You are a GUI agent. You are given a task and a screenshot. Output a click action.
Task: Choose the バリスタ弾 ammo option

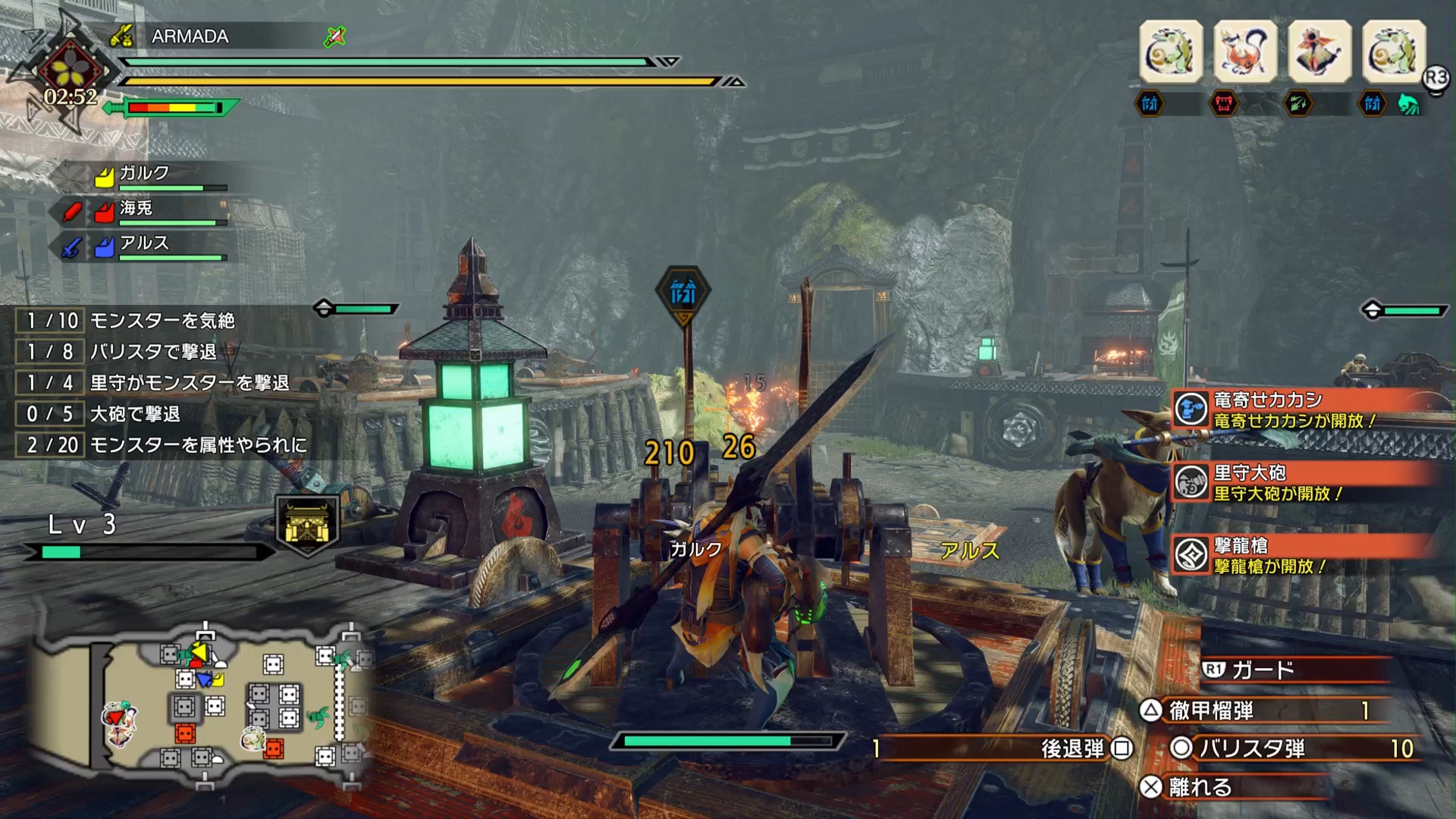tap(1289, 748)
